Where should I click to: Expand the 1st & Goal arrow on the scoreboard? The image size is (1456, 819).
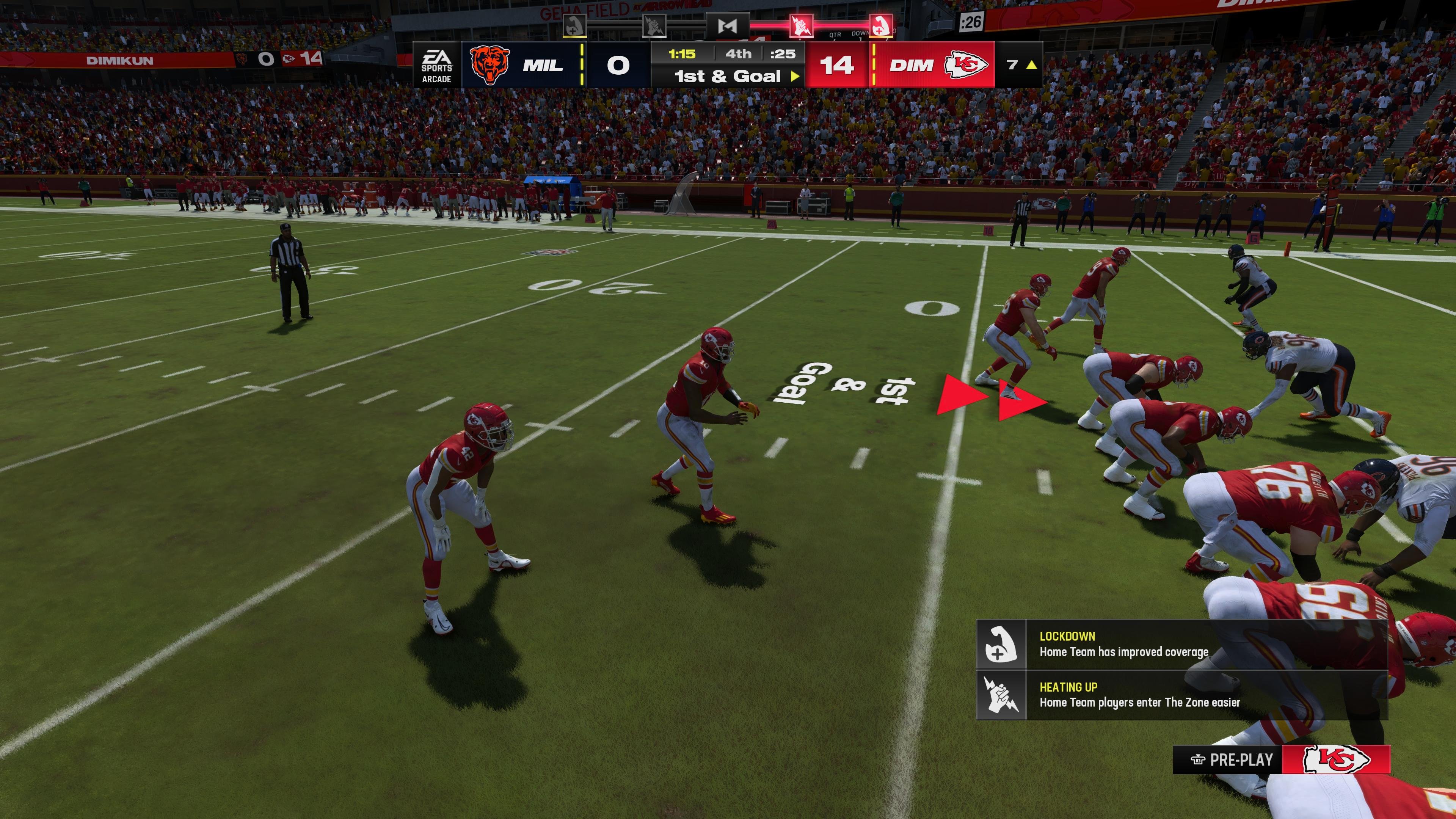[796, 76]
